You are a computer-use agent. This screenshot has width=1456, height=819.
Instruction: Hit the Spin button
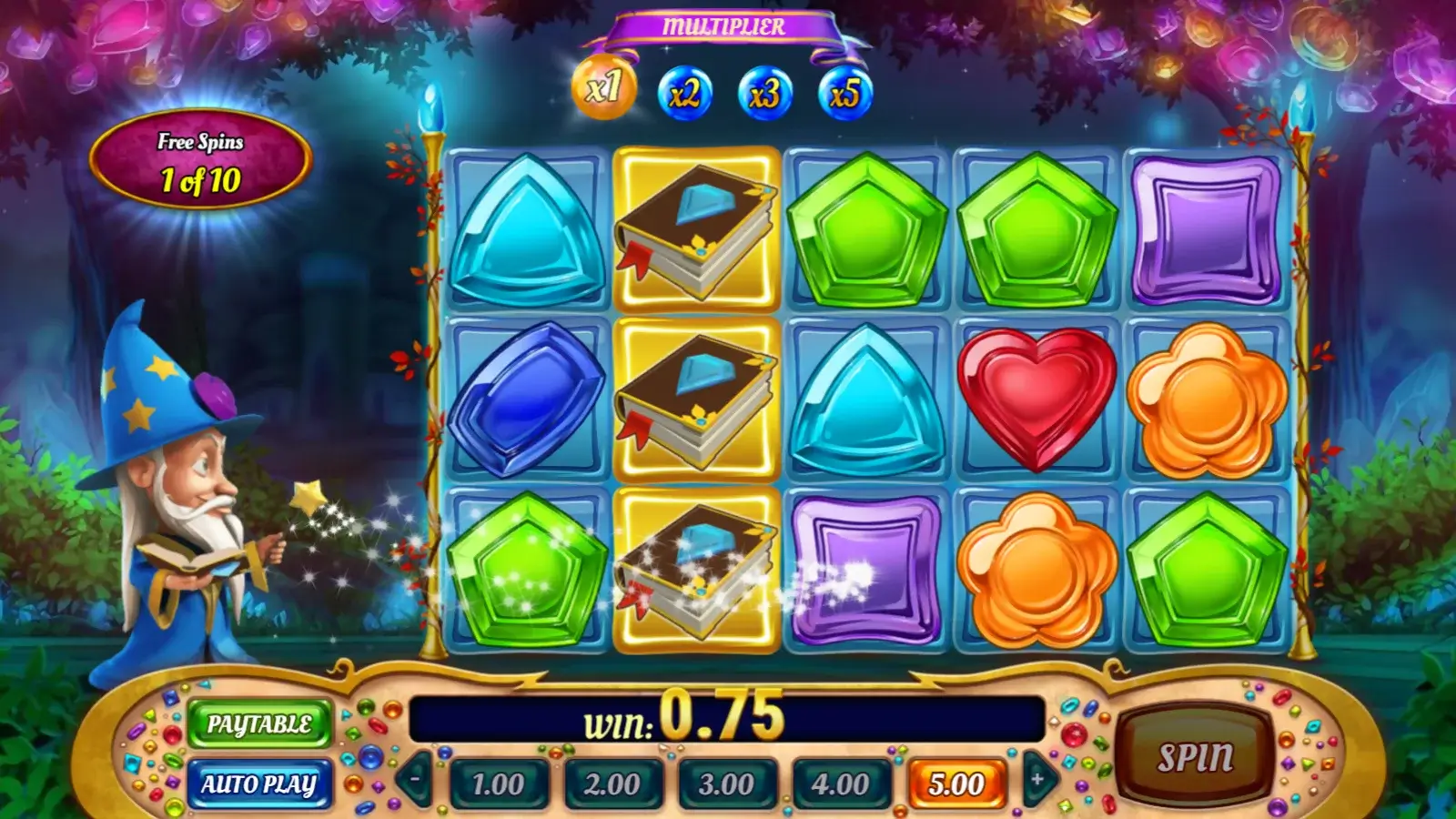pos(1195,757)
